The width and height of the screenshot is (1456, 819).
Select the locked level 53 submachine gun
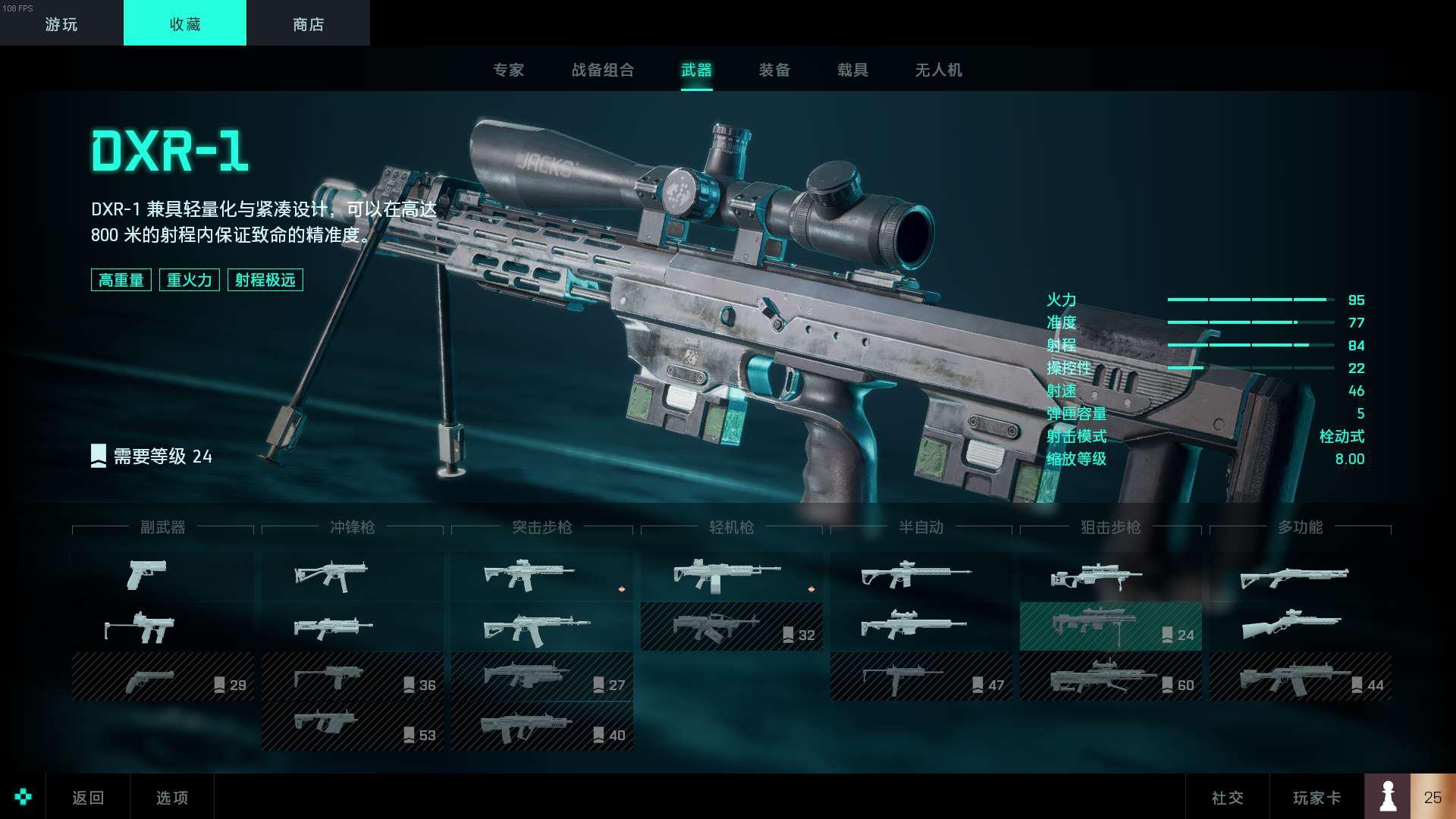point(352,726)
